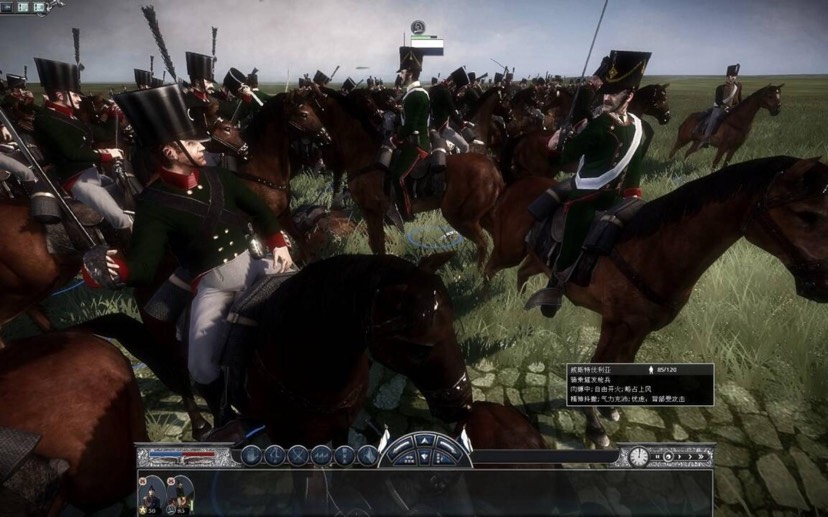Click the battle timer clock icon
The width and height of the screenshot is (828, 517).
point(638,457)
